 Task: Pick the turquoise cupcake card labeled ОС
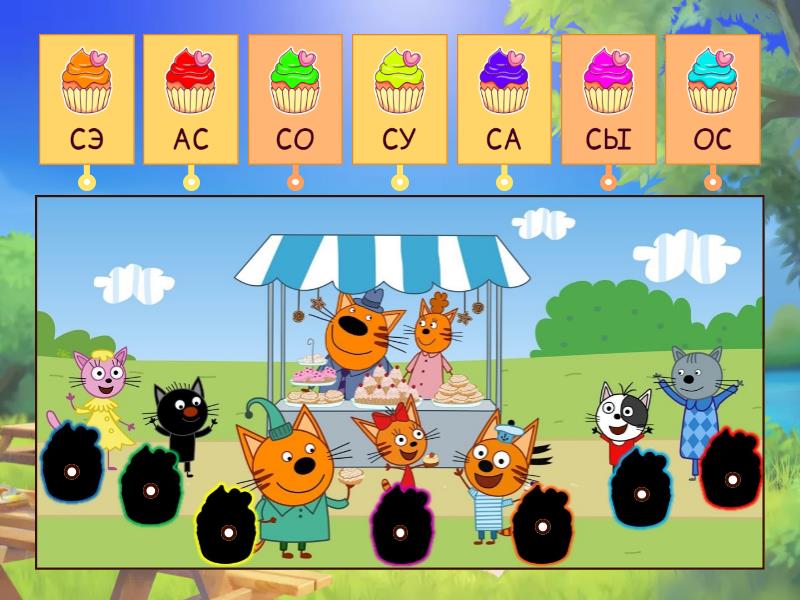tap(712, 99)
